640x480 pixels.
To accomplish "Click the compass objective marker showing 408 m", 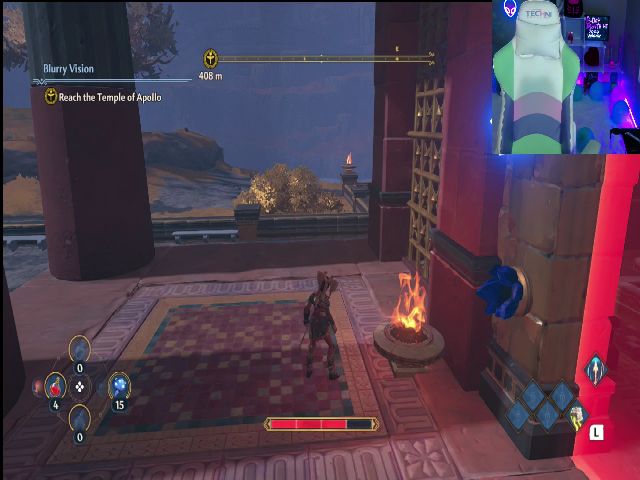I will point(211,59).
